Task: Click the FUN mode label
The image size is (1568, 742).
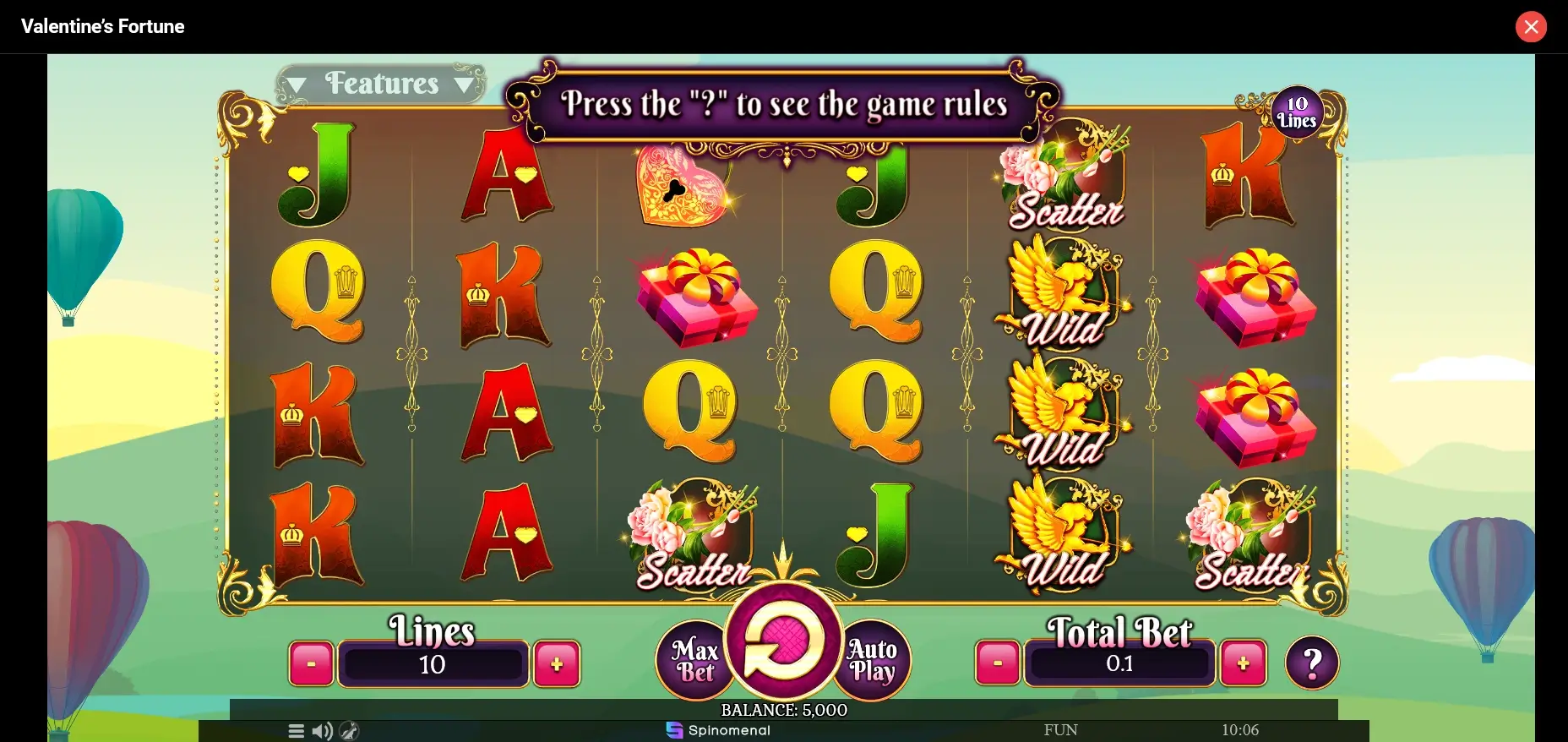Action: (x=1061, y=729)
